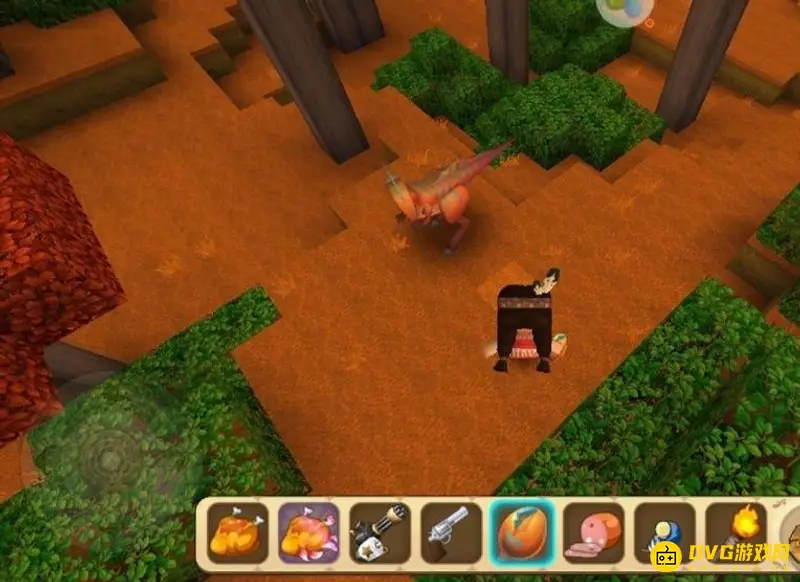Select the highlighted orange egg slot

(x=521, y=532)
